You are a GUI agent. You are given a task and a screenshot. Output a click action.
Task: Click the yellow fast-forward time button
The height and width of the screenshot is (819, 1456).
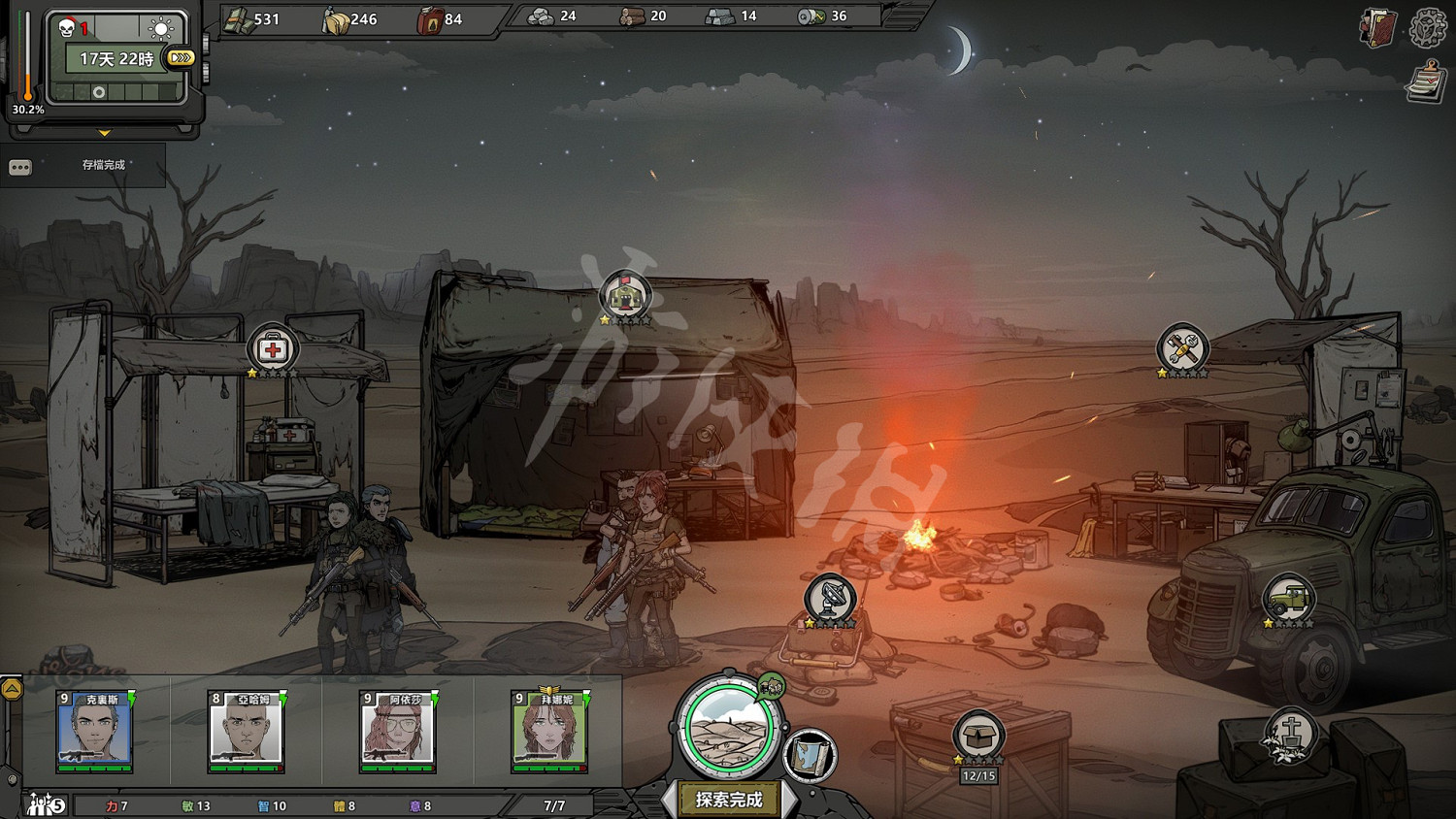click(181, 58)
